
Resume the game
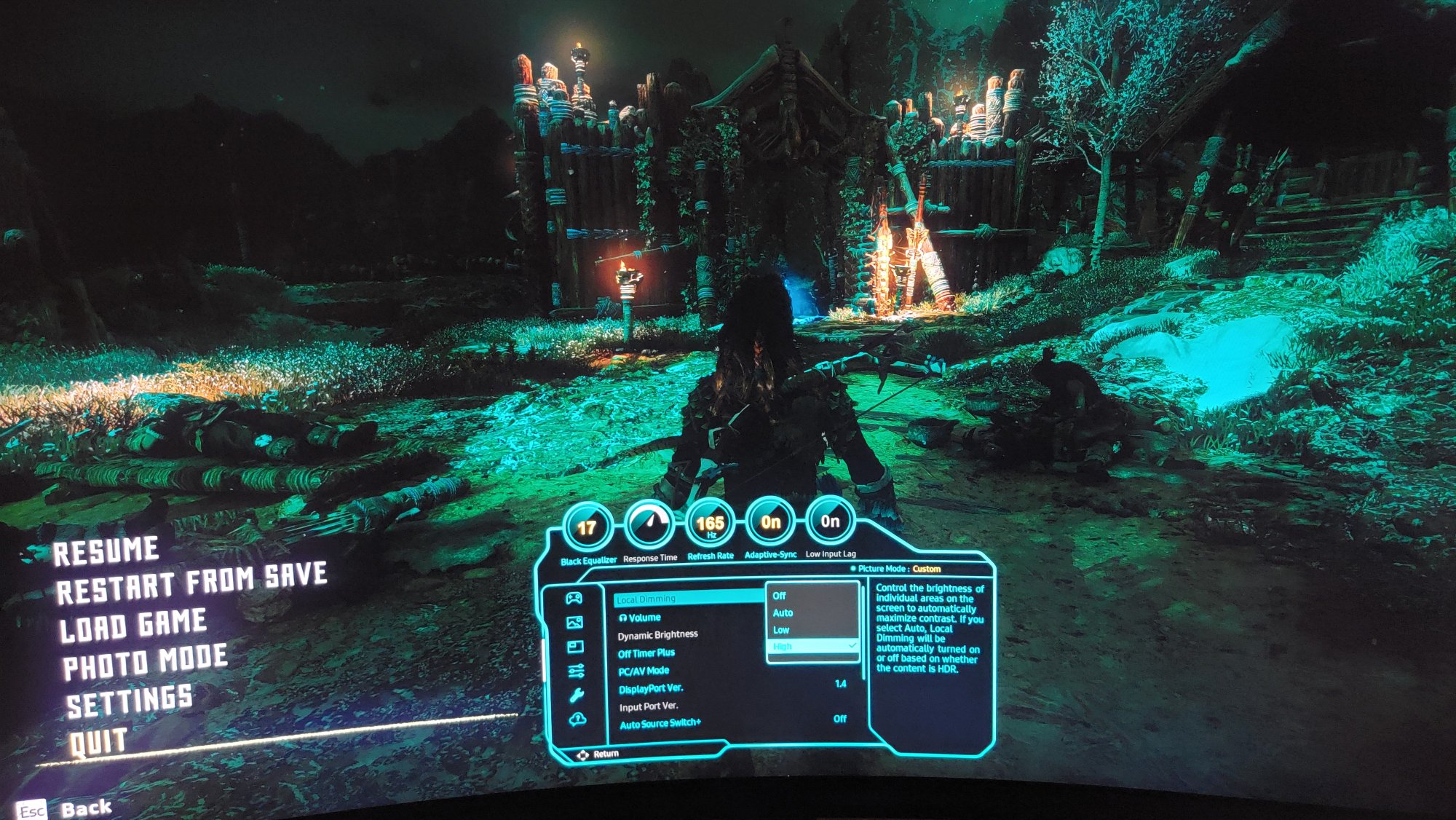click(x=106, y=551)
